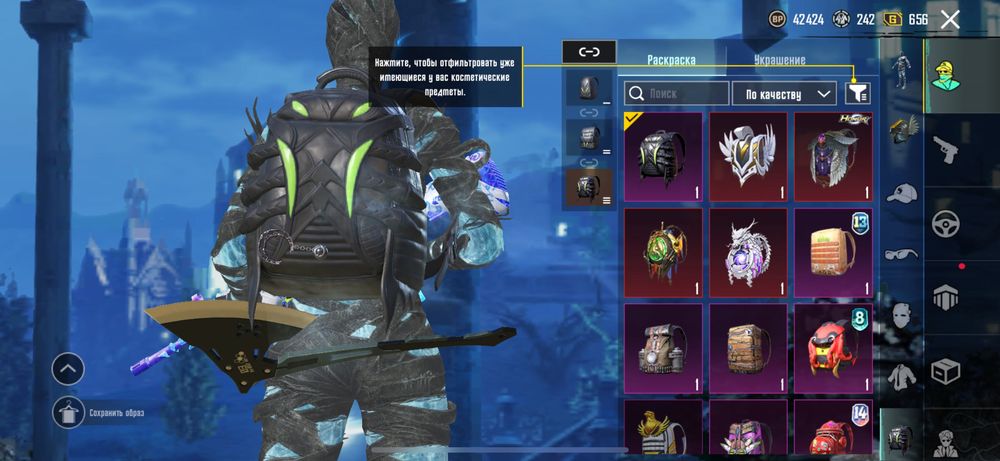Open the По качеству sort dropdown
Screen dimensions: 1000x461
(x=783, y=94)
